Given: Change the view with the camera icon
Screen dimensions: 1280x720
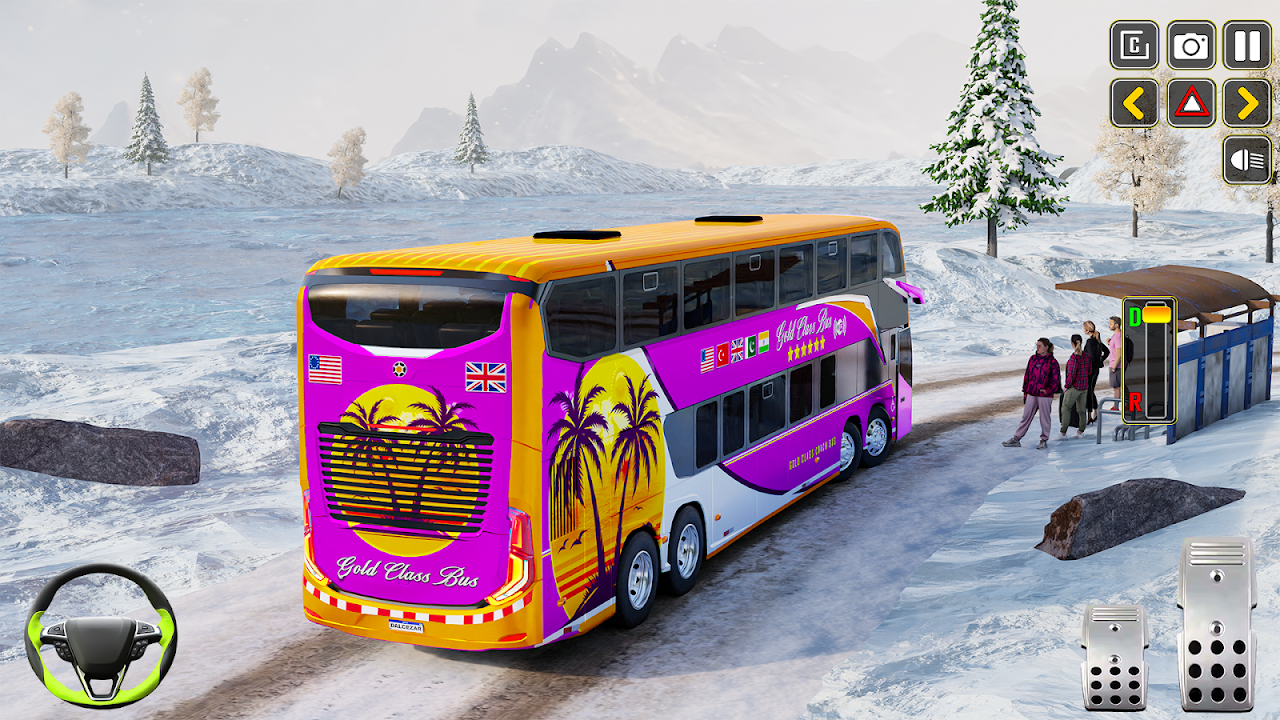Looking at the screenshot, I should [1191, 46].
